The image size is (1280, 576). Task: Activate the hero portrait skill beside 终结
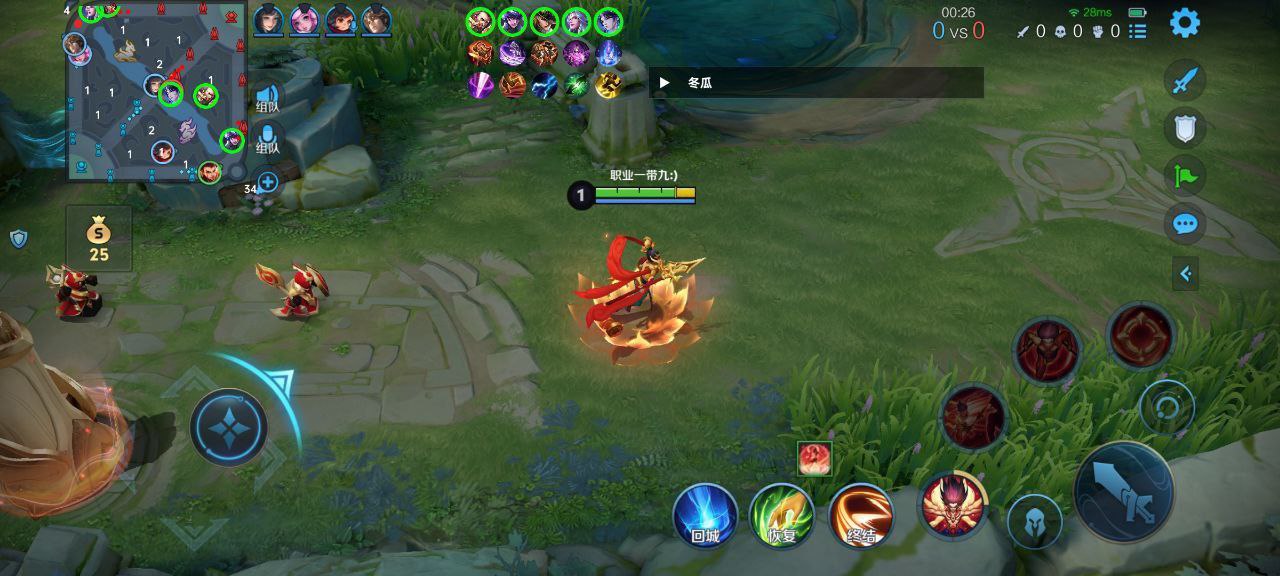[x=953, y=503]
